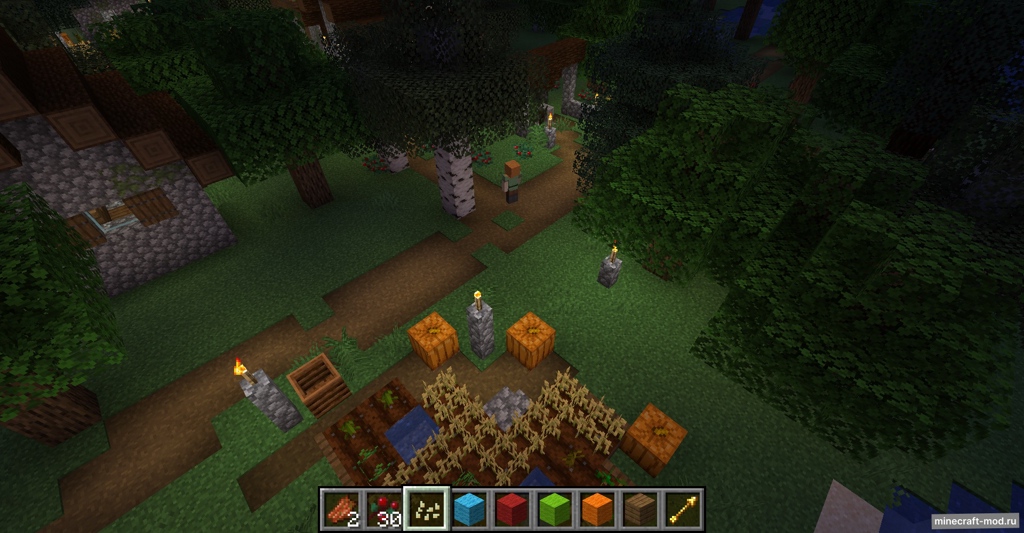Click the minecraft-mod.ru watermark
The image size is (1024, 533).
[975, 522]
